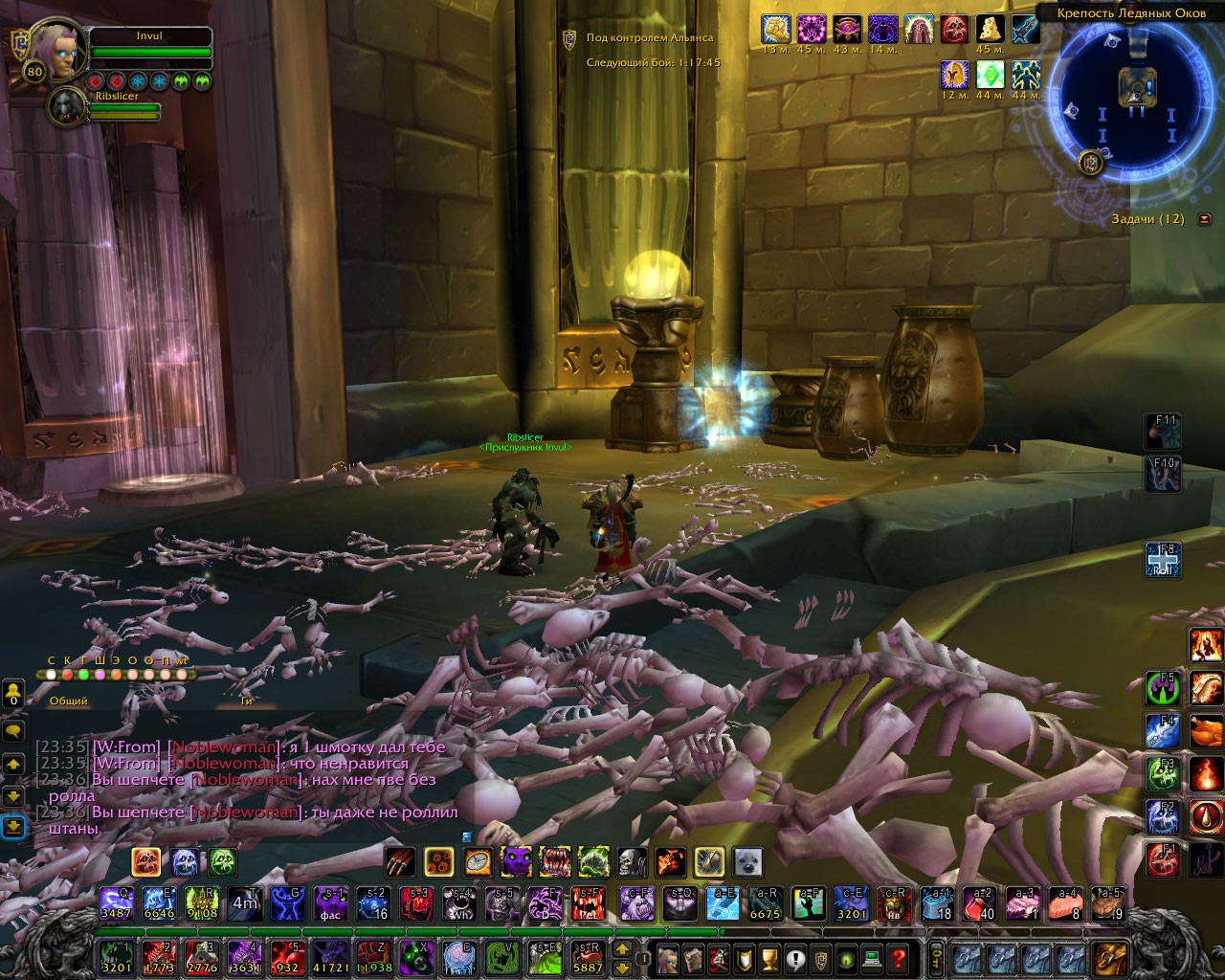Jump chat to the newest message
The height and width of the screenshot is (980, 1225).
coord(13,825)
